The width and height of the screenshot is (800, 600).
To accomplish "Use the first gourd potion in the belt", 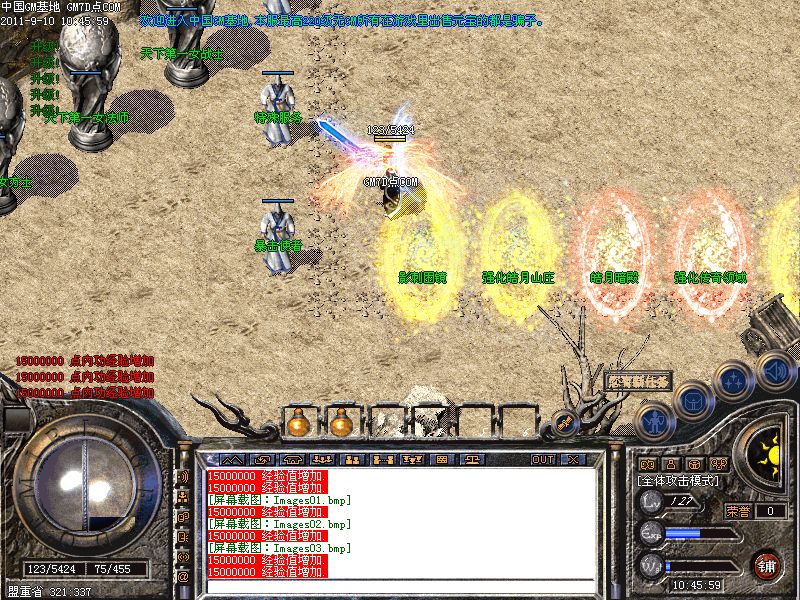I will pos(296,424).
